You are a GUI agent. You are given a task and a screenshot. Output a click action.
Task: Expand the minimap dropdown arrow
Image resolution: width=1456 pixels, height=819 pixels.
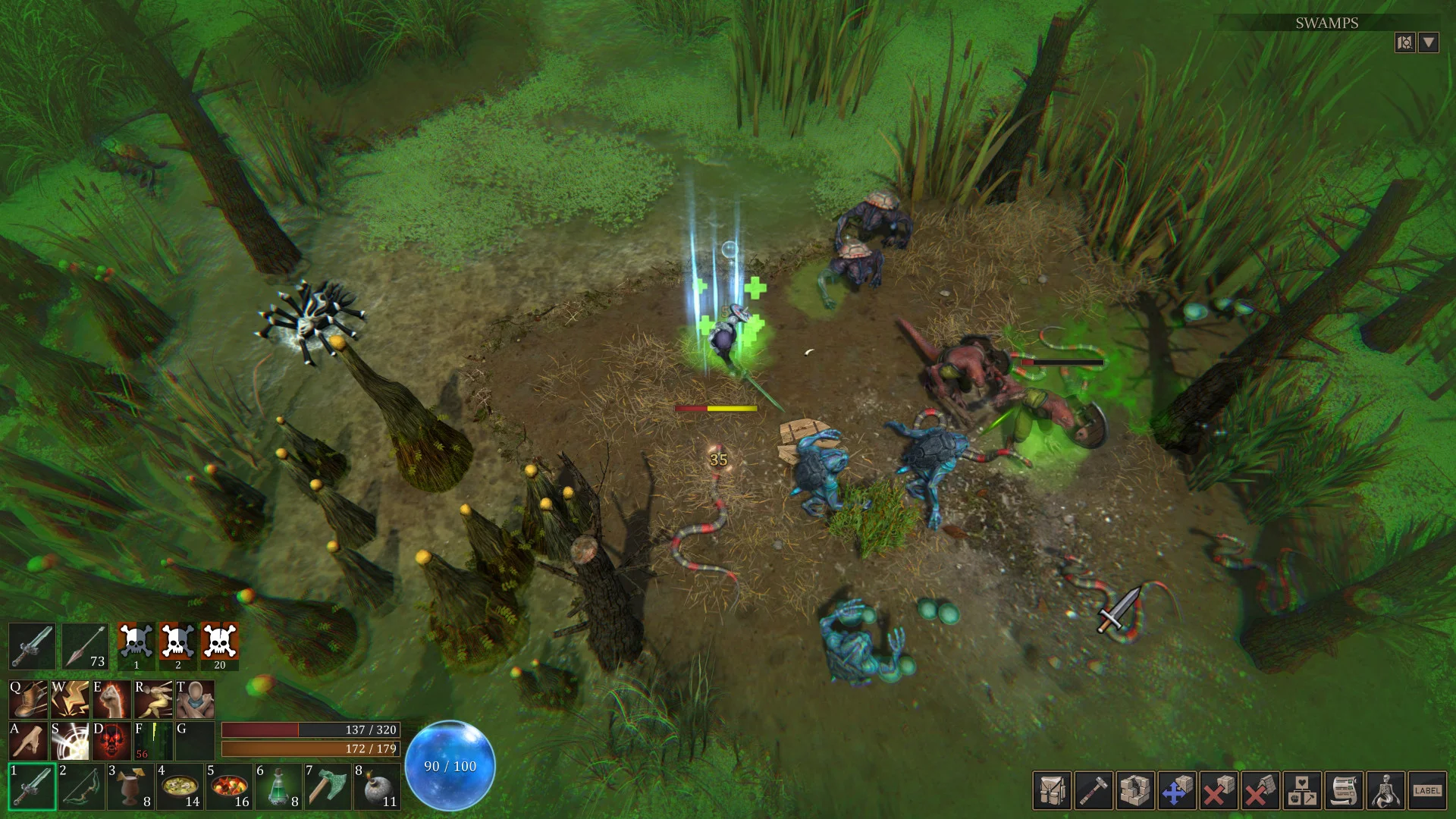(1429, 42)
